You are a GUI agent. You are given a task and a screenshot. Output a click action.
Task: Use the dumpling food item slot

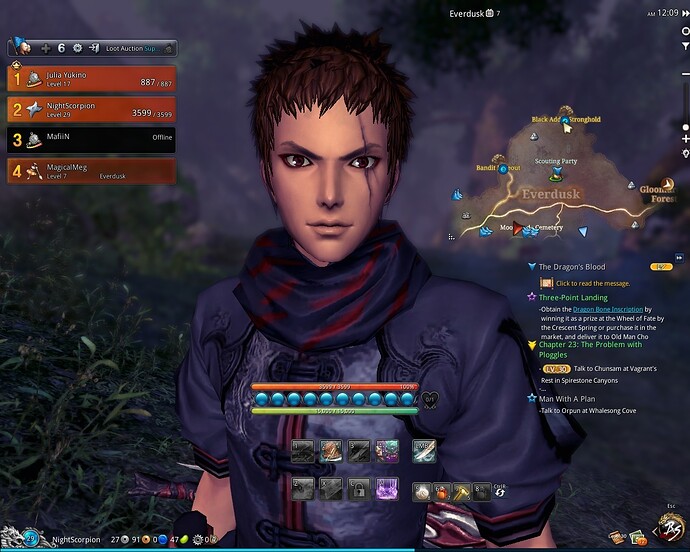click(425, 490)
